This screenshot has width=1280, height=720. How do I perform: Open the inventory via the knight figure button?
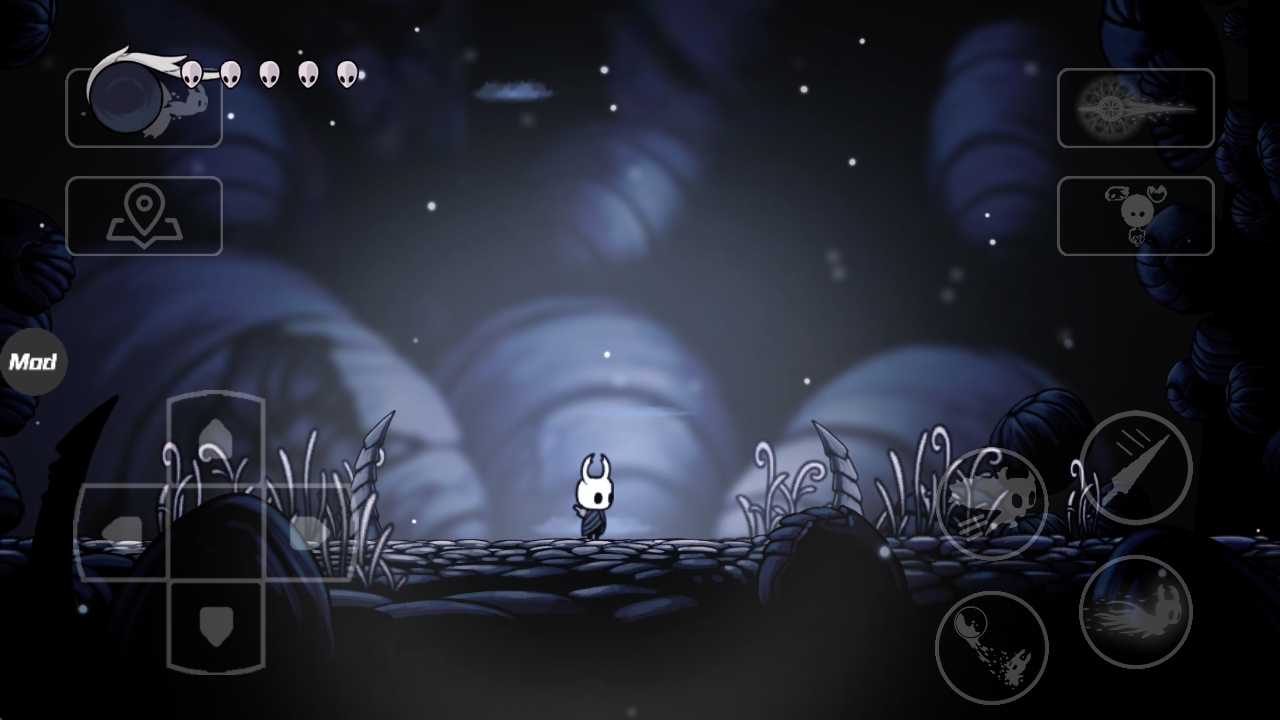[1135, 216]
